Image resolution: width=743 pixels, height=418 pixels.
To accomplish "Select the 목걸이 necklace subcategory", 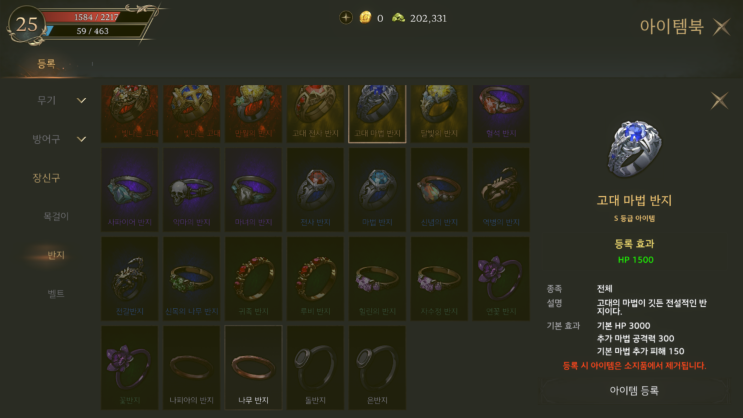I will (56, 216).
